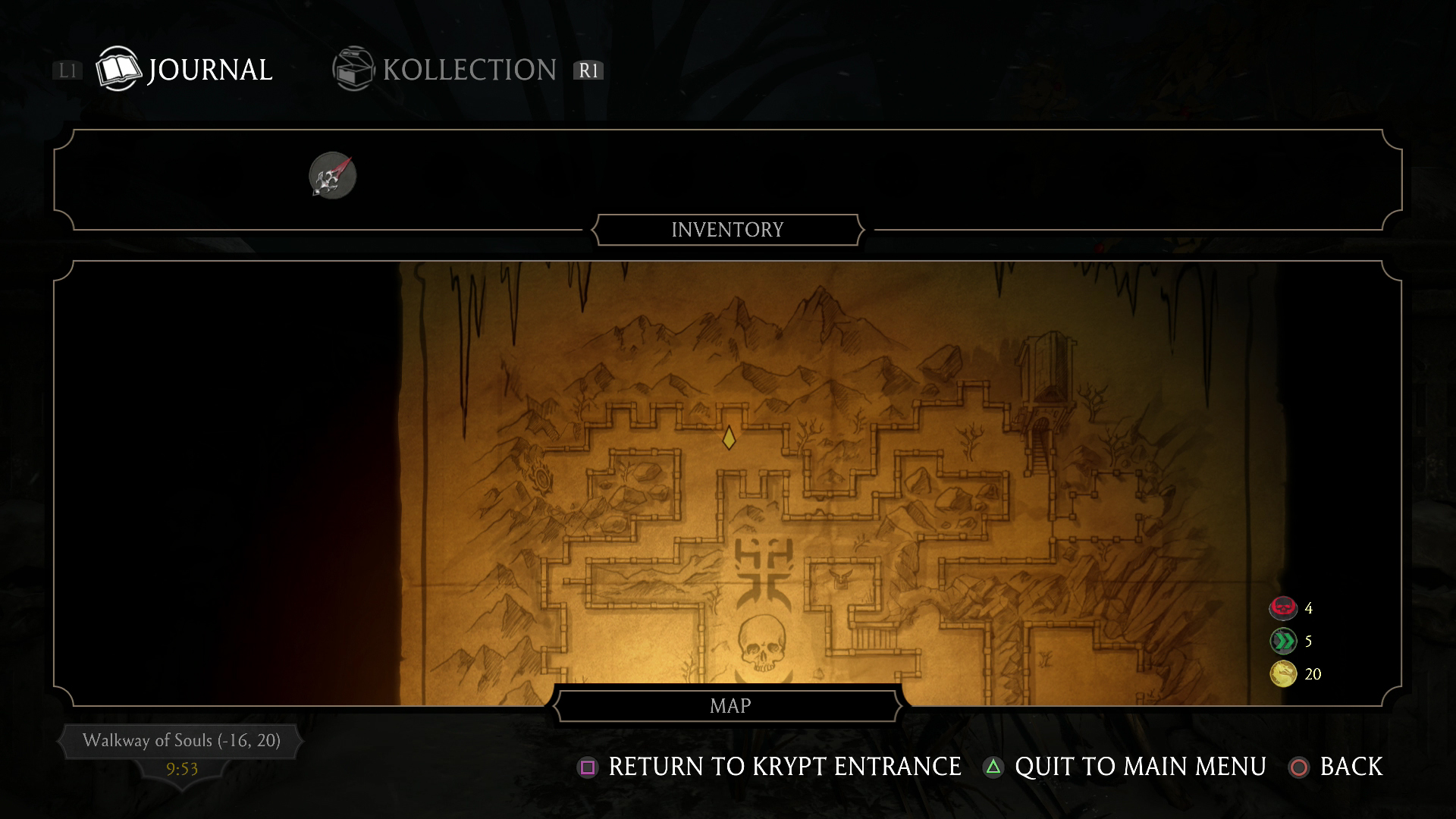This screenshot has width=1456, height=819.
Task: Select Quit to Main Menu
Action: (1125, 767)
